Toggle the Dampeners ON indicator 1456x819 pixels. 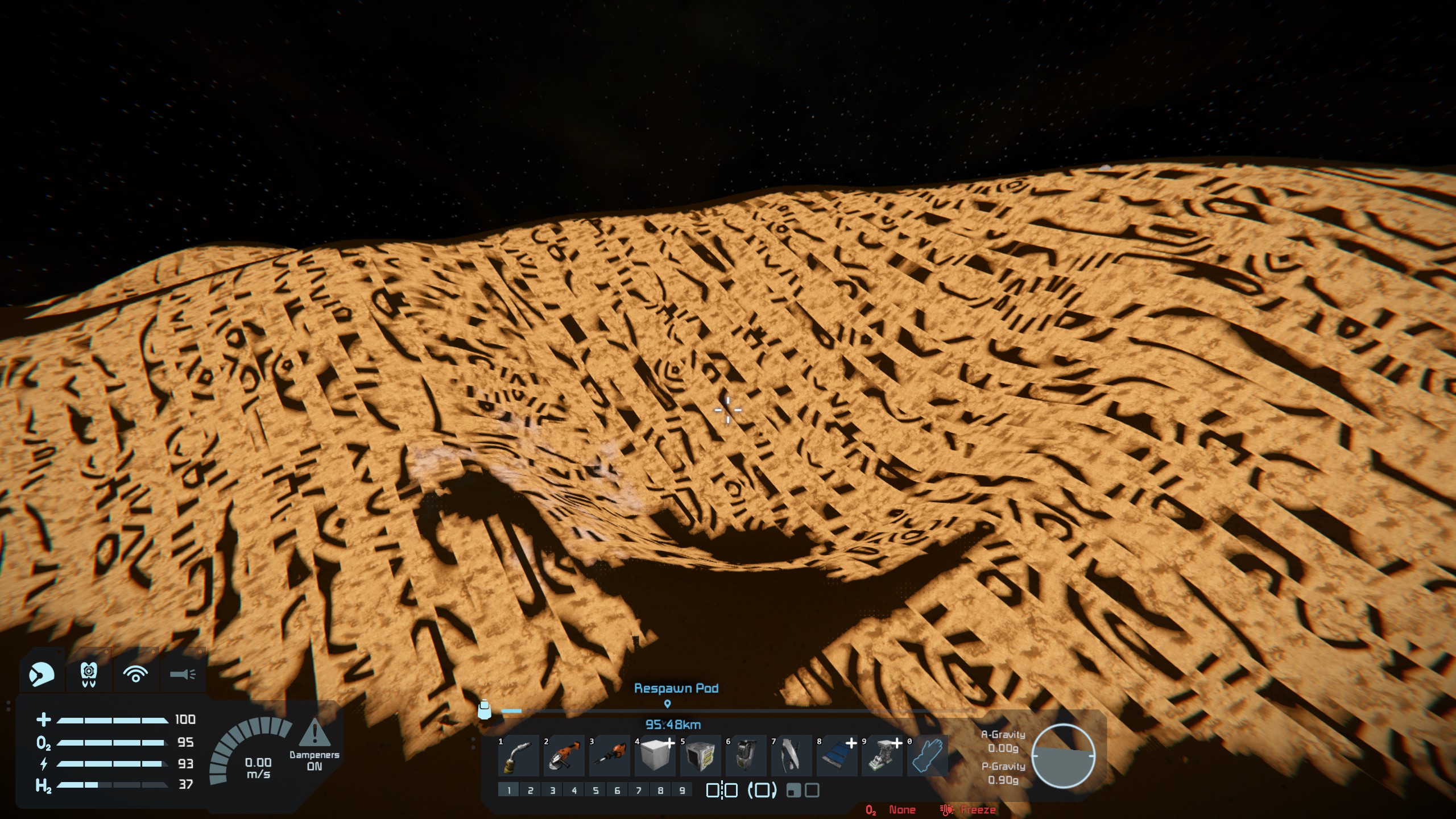[x=314, y=746]
